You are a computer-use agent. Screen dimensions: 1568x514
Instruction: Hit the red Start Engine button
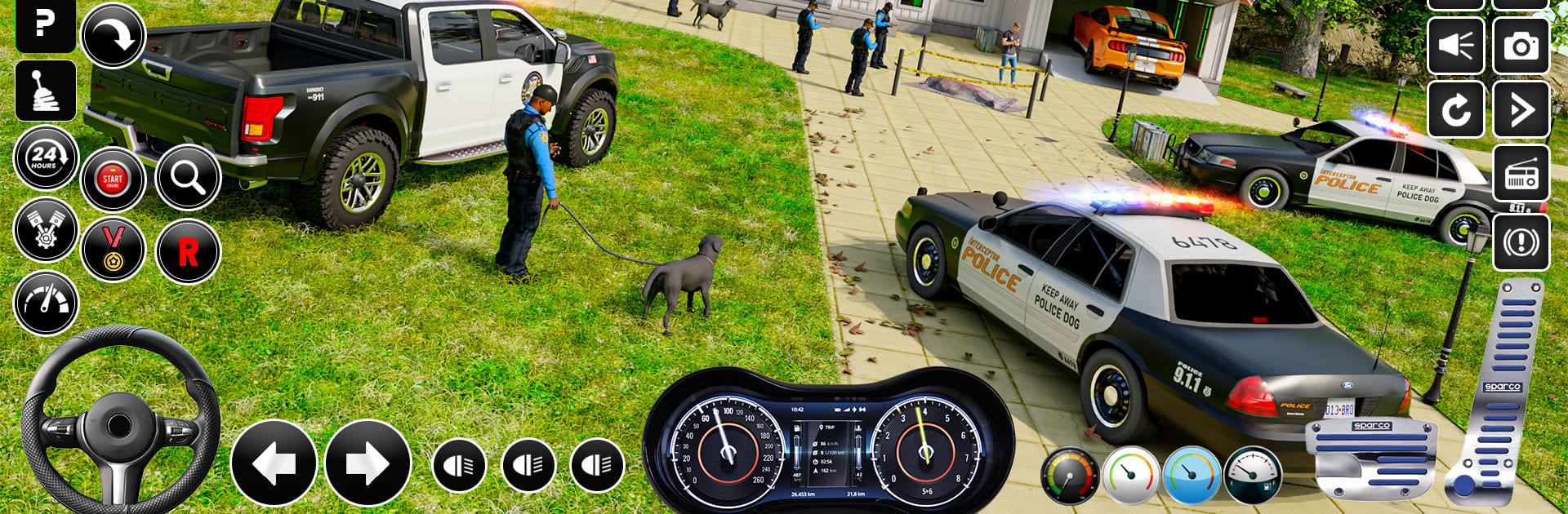click(x=113, y=179)
